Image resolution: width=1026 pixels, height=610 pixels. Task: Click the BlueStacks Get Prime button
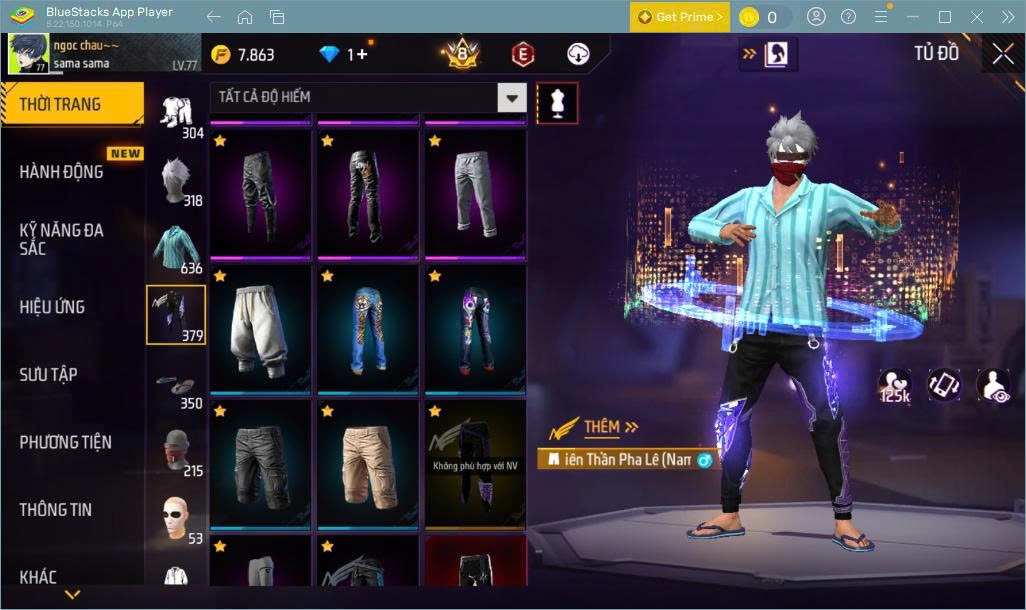pos(680,17)
